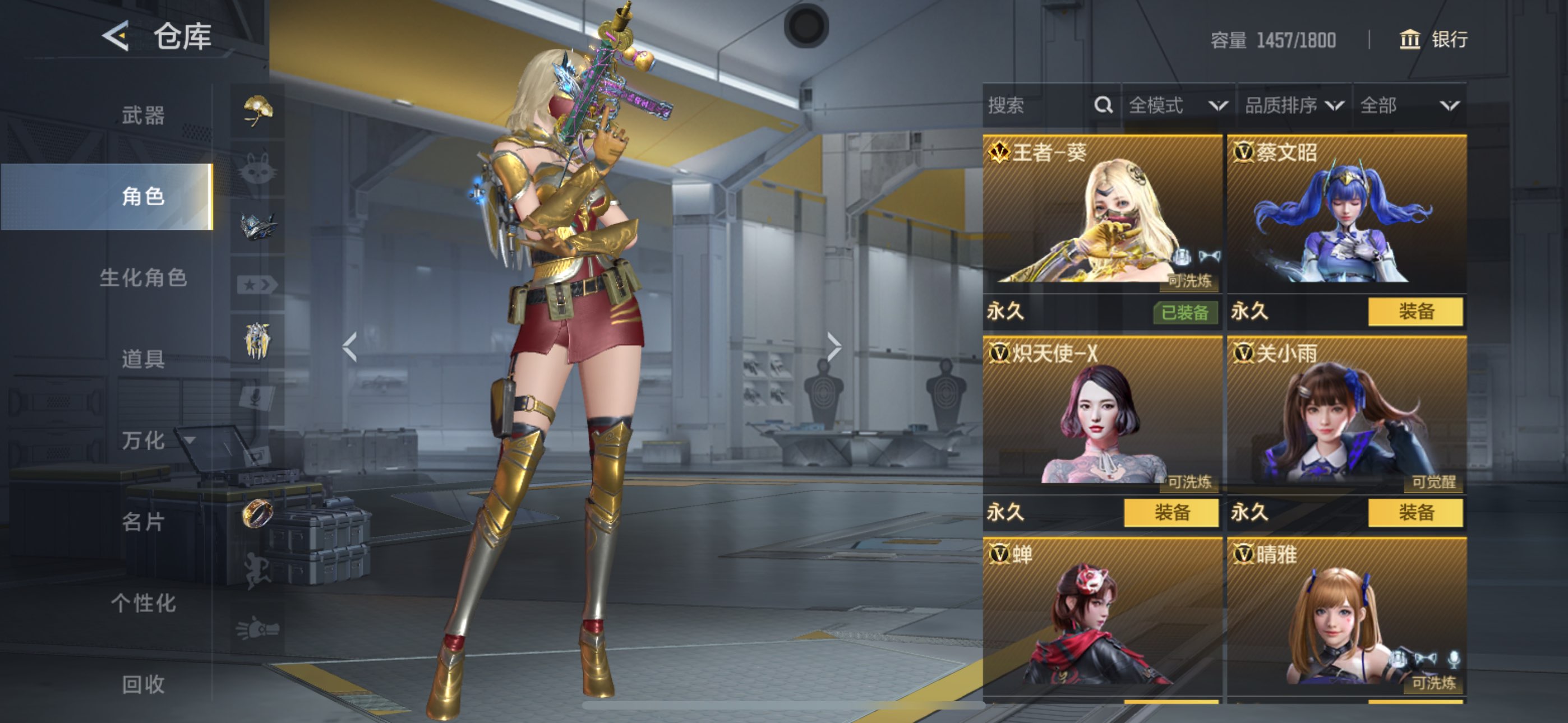Equip the 炽天使-X character

1171,512
